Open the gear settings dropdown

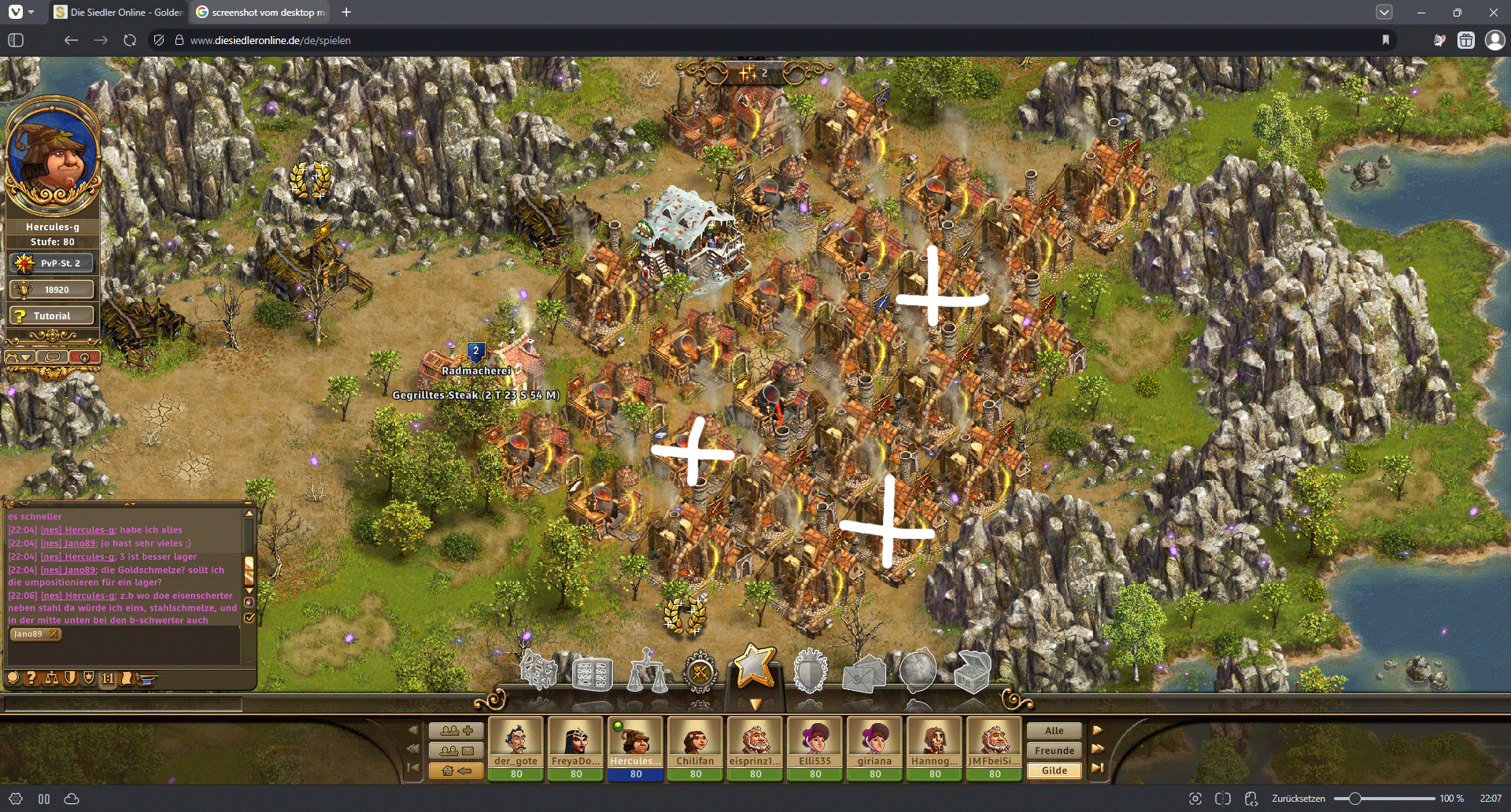point(20,357)
